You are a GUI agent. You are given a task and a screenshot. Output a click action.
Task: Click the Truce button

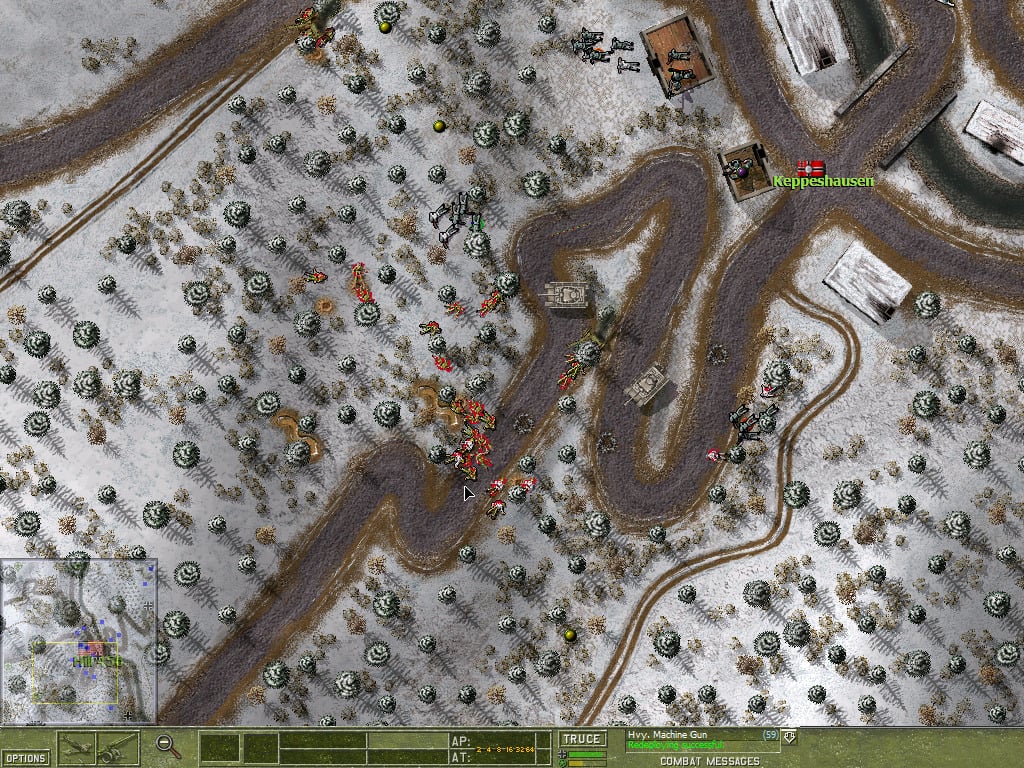point(581,739)
